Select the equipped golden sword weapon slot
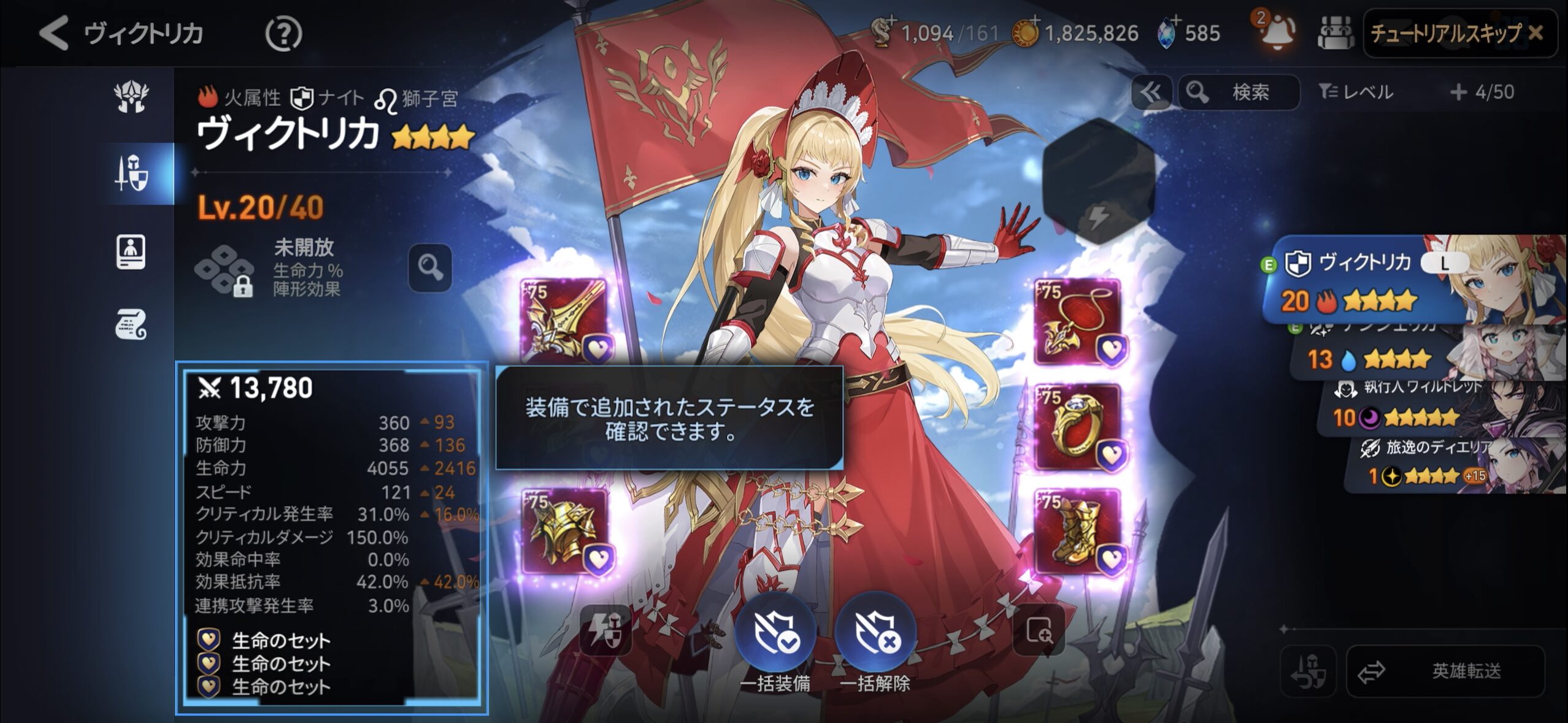The image size is (1568, 723). point(564,321)
